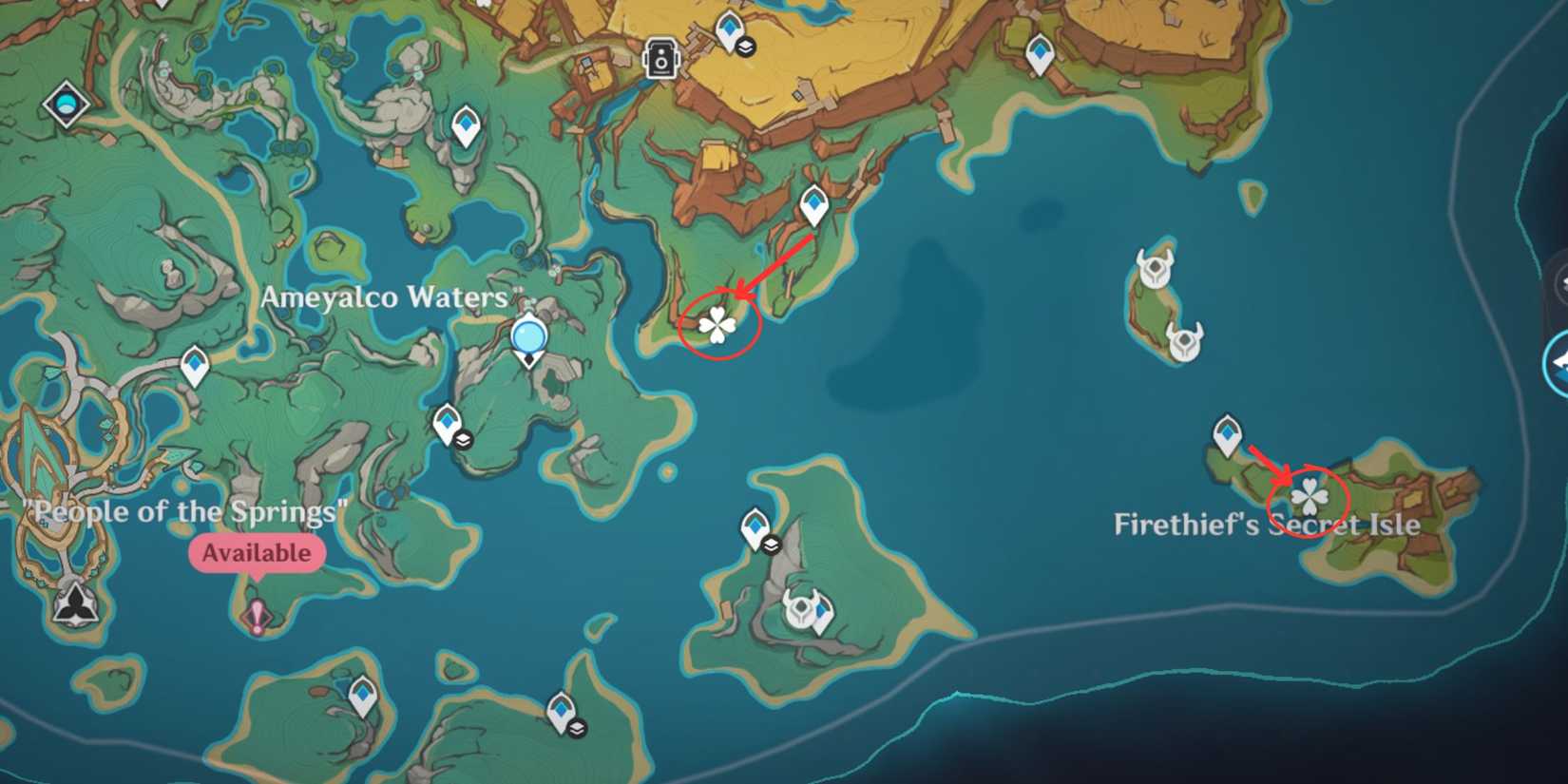Click the camera photo spot icon at the top
Screen dimensions: 1568x784
[x=660, y=55]
